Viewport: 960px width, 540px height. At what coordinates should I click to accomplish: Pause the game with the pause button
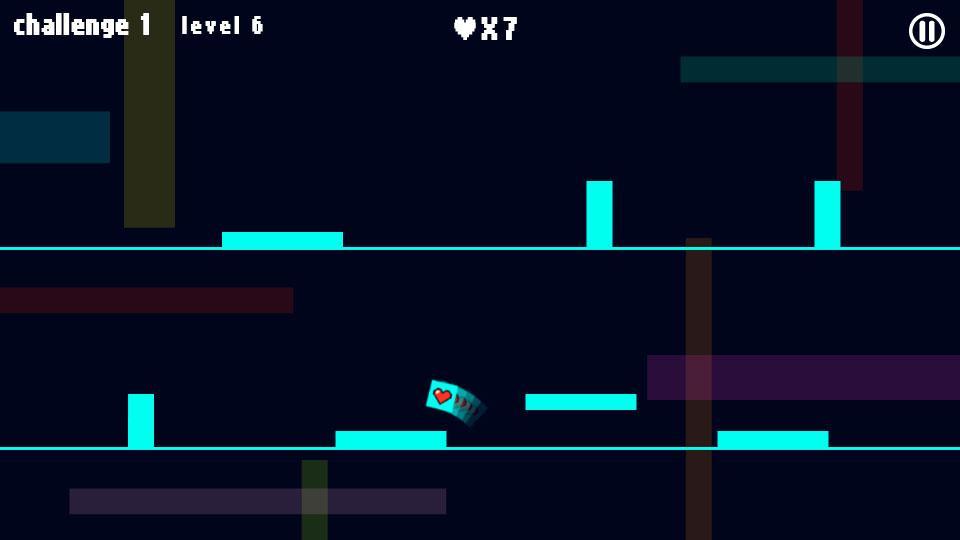click(926, 31)
